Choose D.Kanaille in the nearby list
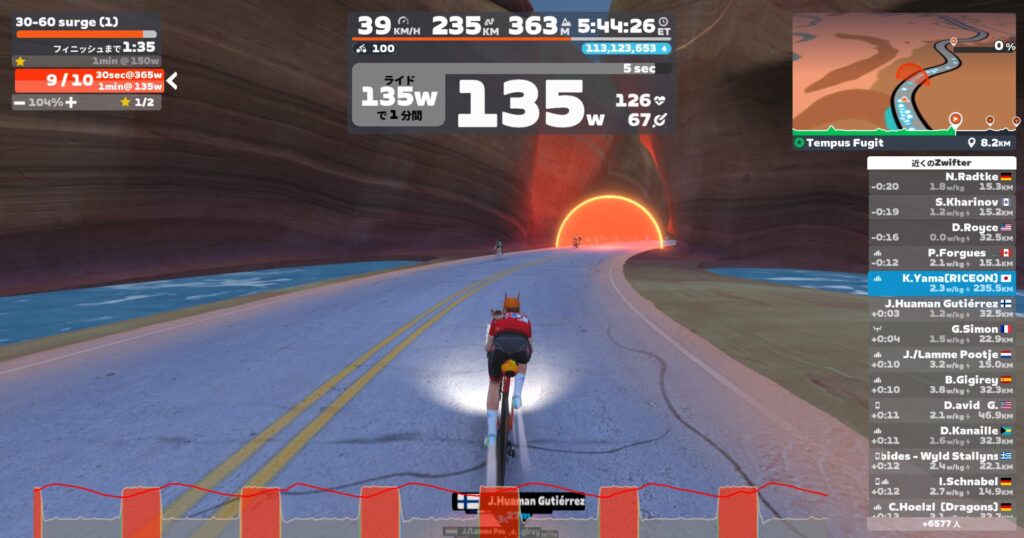1024x538 pixels. [941, 435]
